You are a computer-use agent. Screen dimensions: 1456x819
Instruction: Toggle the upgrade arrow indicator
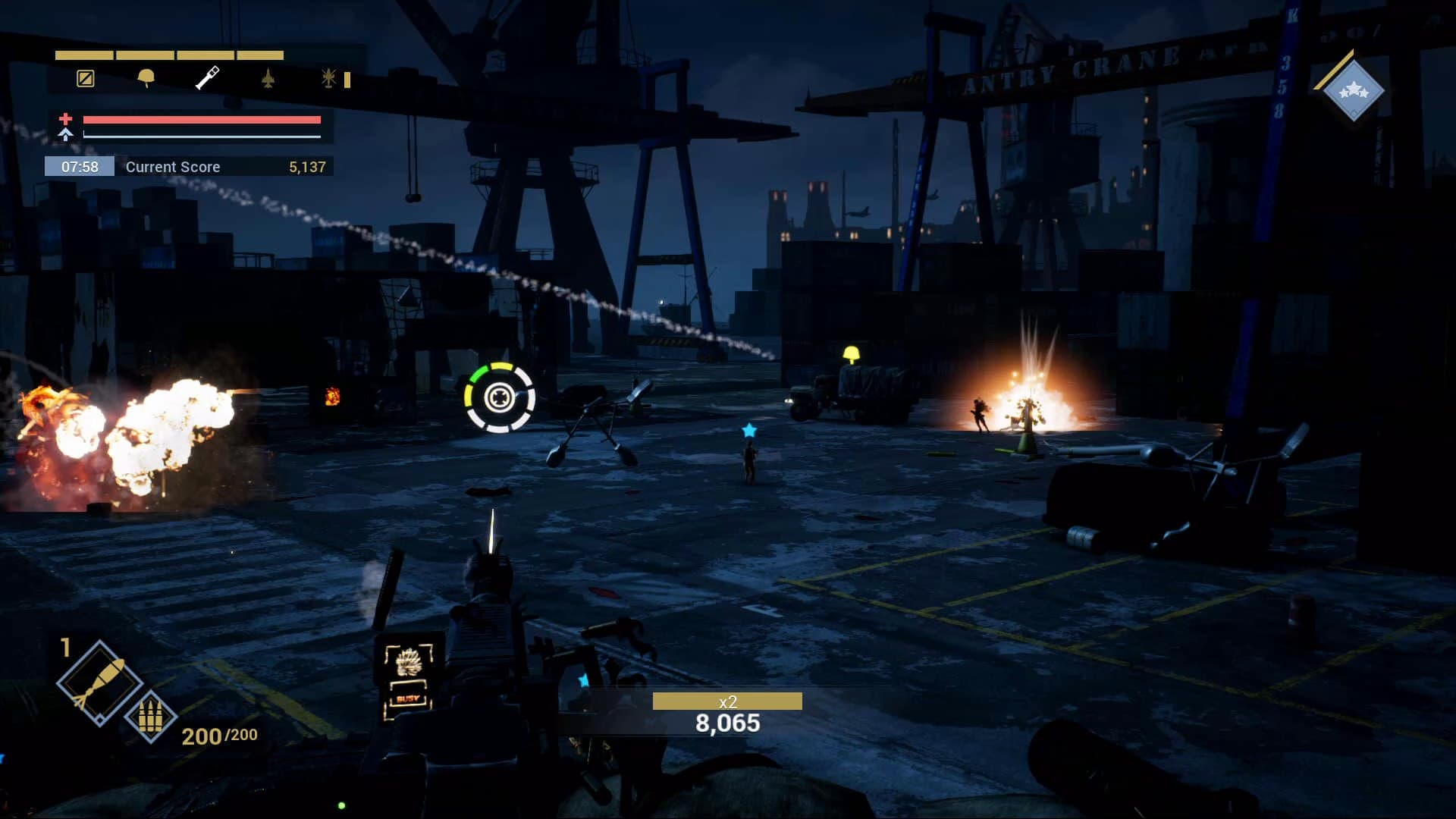tap(67, 137)
